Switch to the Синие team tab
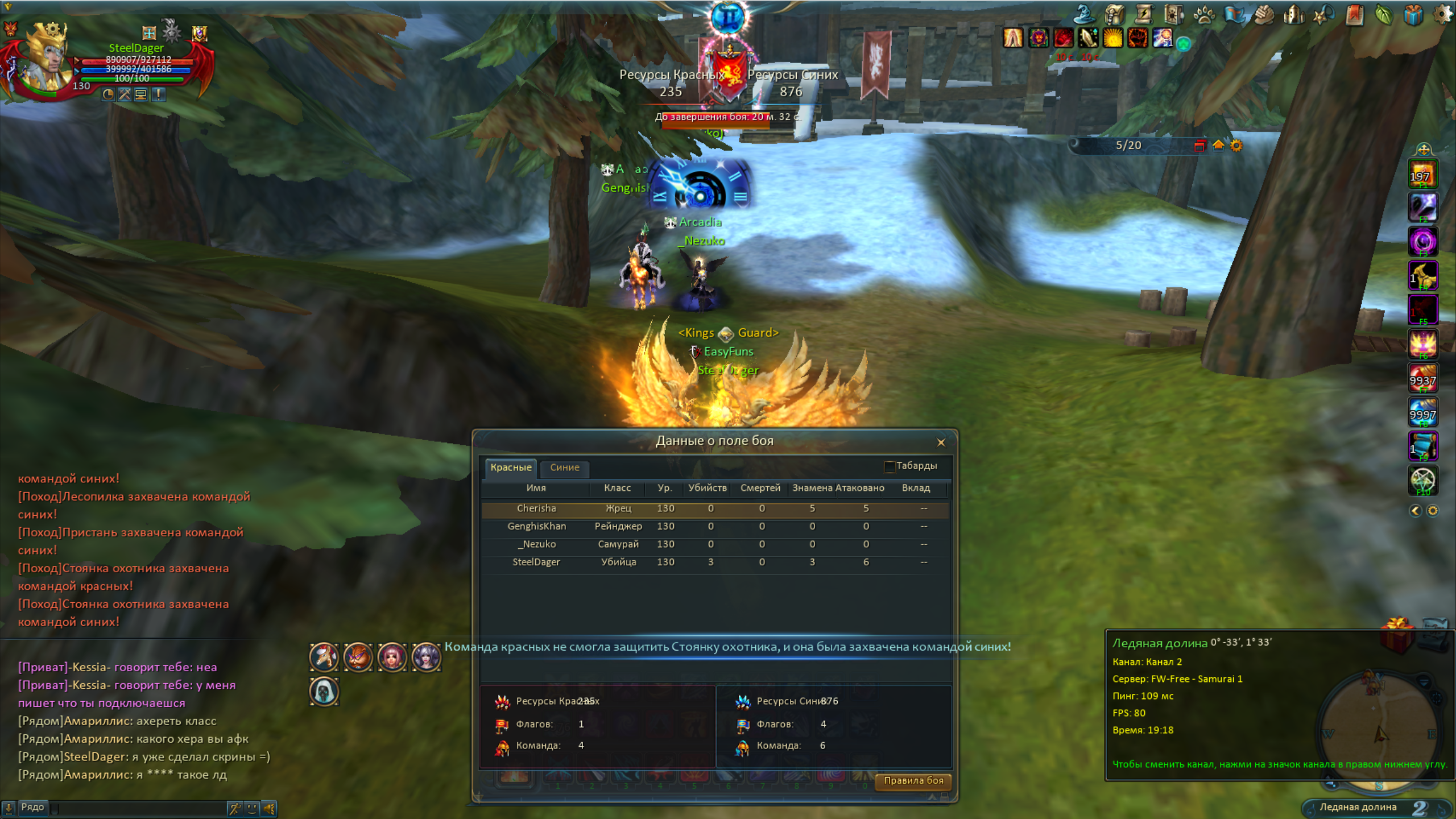Viewport: 1456px width, 819px height. point(564,468)
